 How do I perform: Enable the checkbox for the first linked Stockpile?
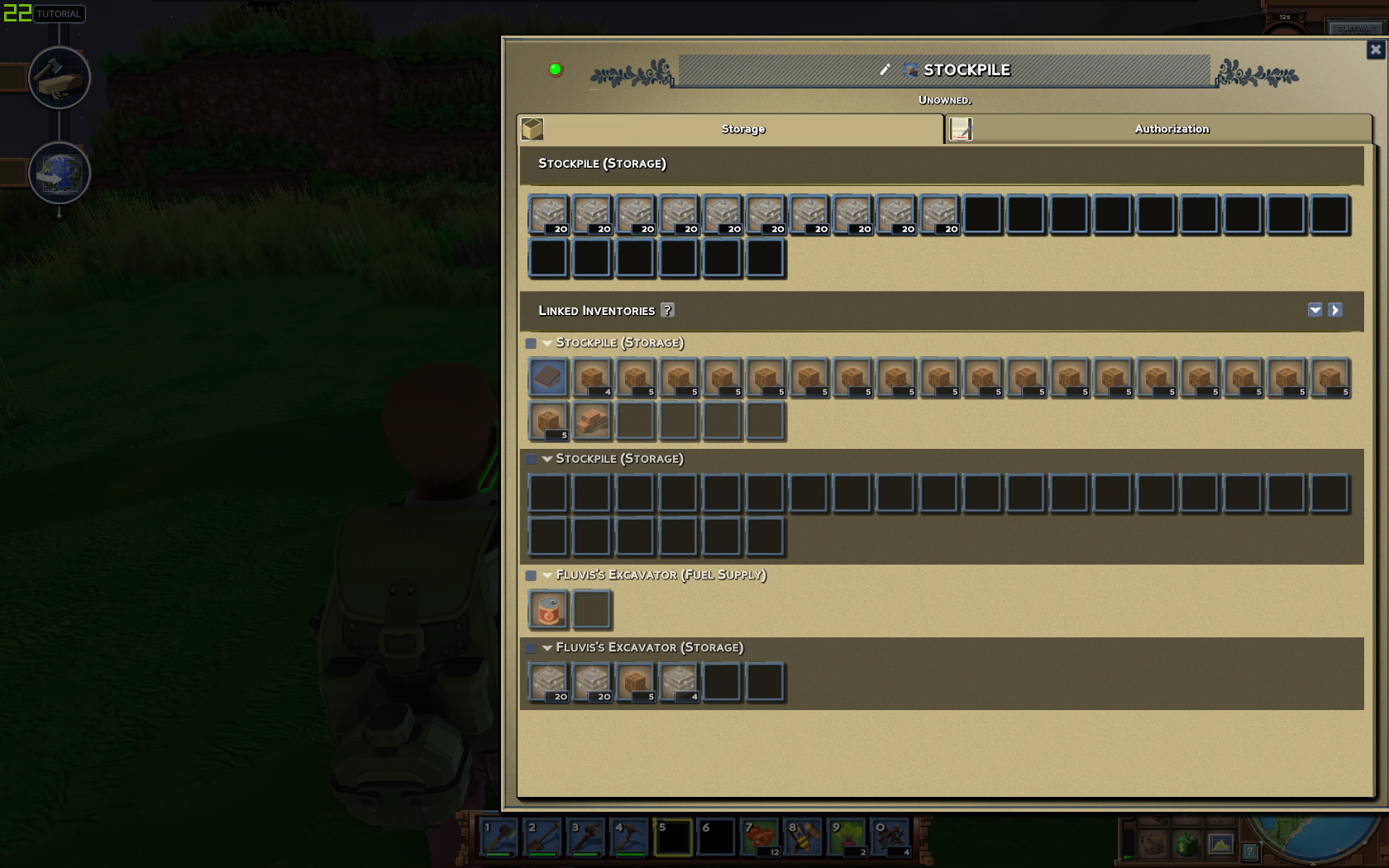tap(530, 342)
